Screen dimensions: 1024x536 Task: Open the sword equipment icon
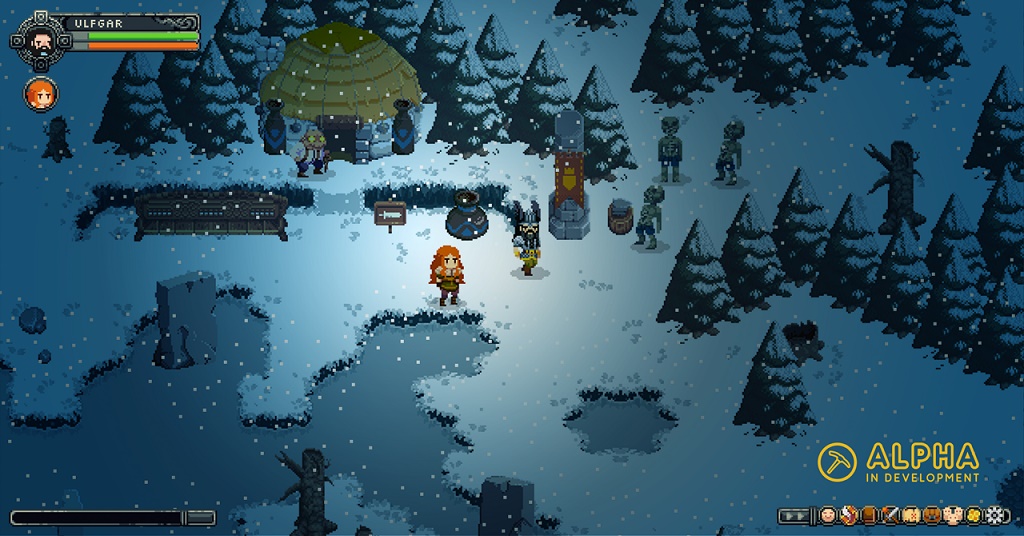point(891,516)
